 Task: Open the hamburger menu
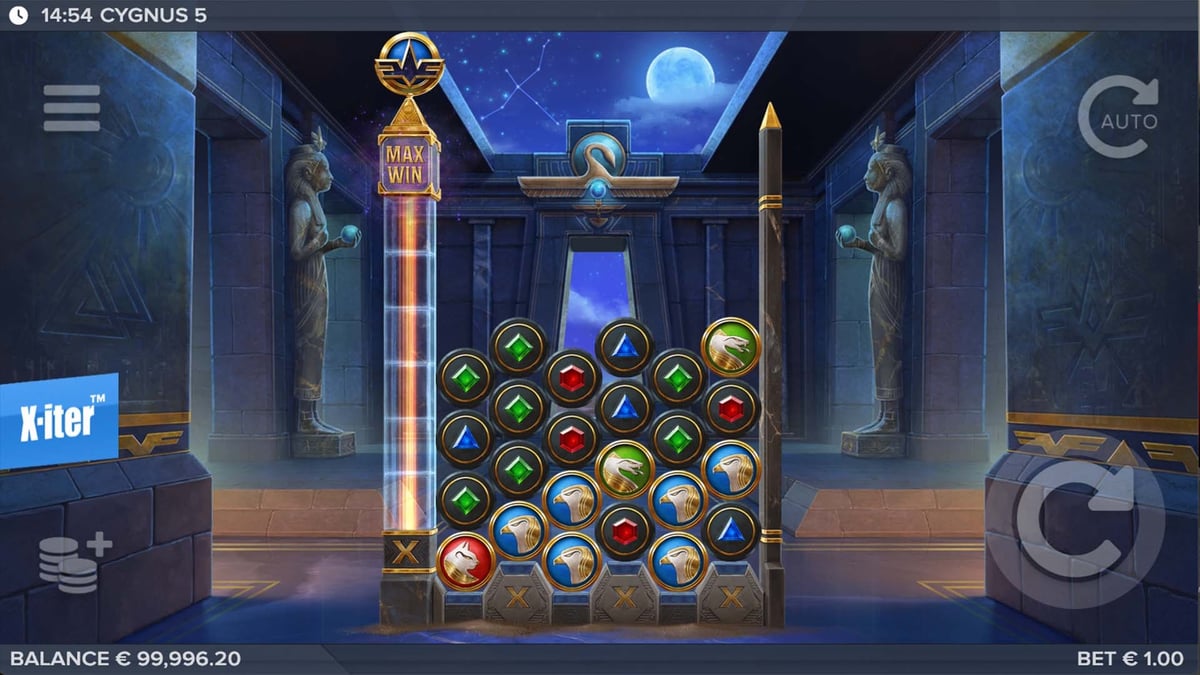(x=72, y=108)
